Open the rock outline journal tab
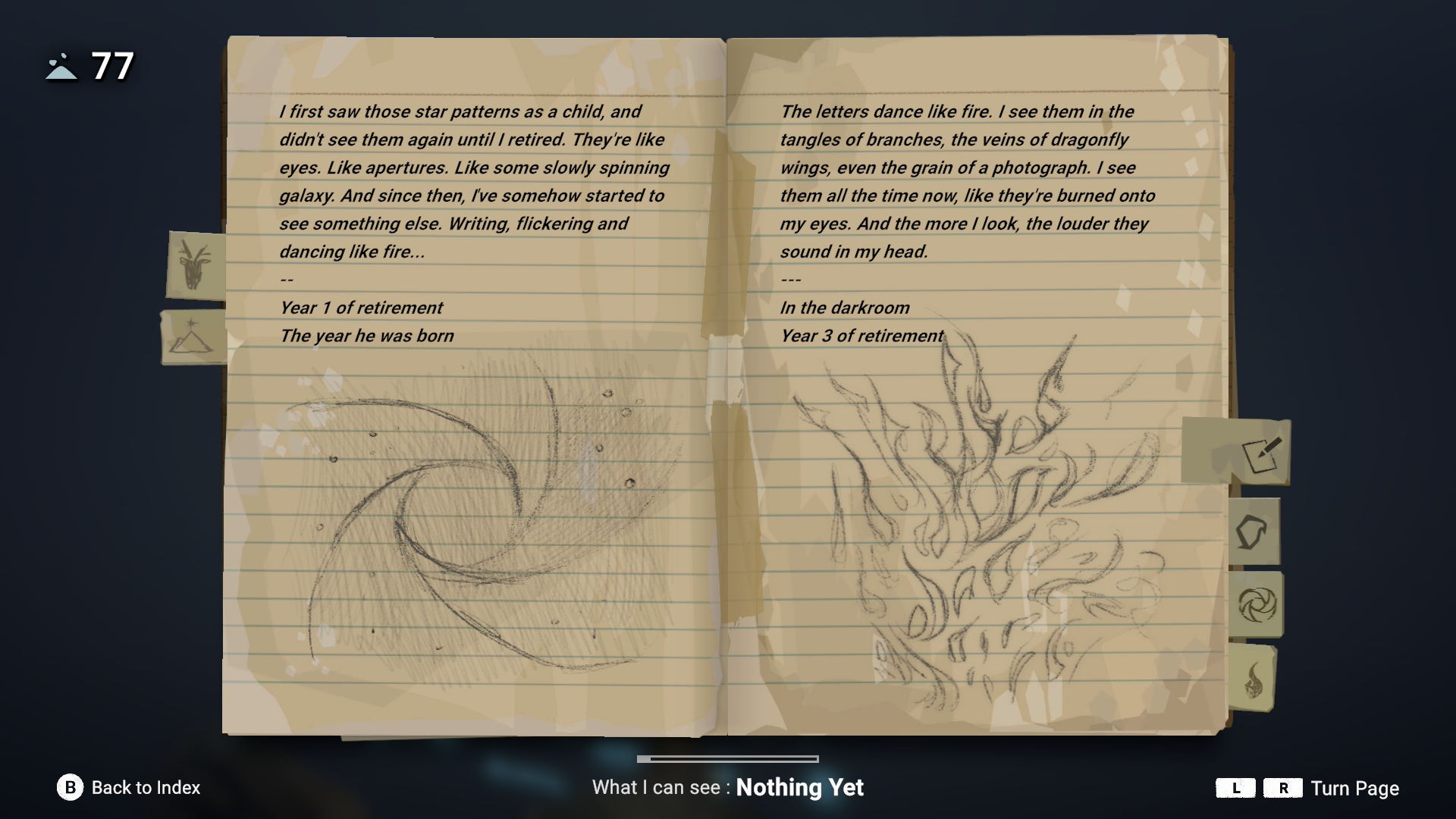 tap(1252, 532)
